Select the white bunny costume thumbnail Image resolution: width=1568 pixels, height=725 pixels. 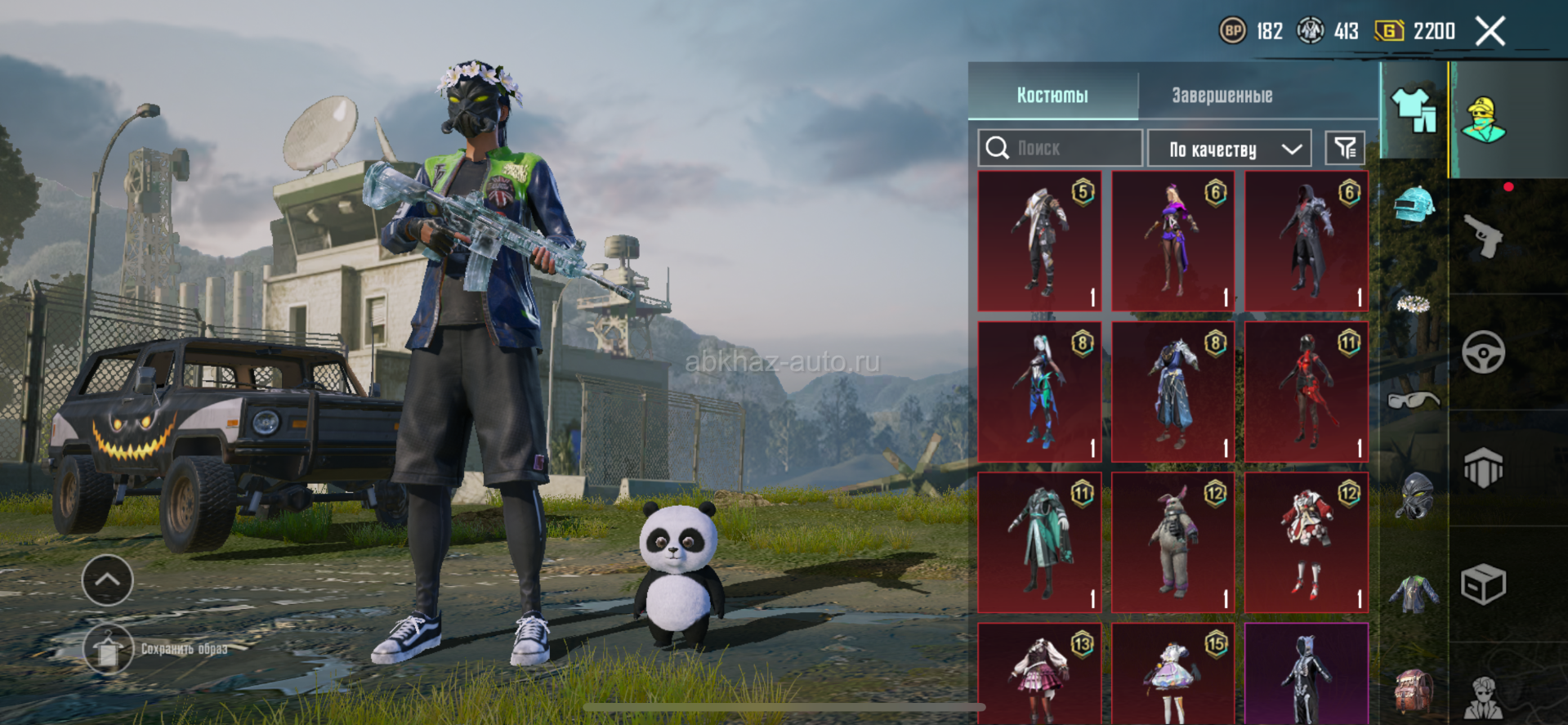1173,542
